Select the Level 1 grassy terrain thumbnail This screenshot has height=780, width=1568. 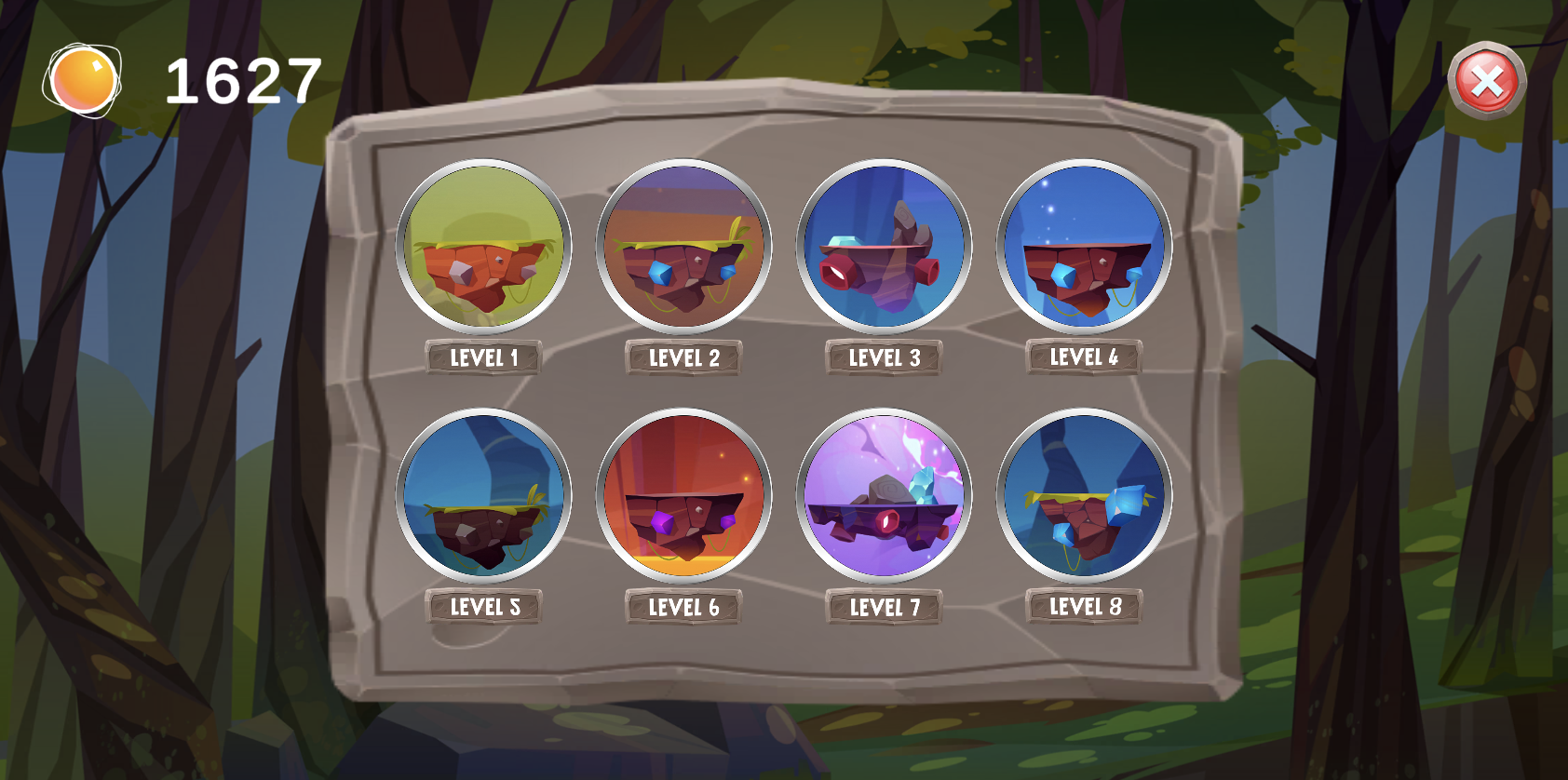coord(484,248)
